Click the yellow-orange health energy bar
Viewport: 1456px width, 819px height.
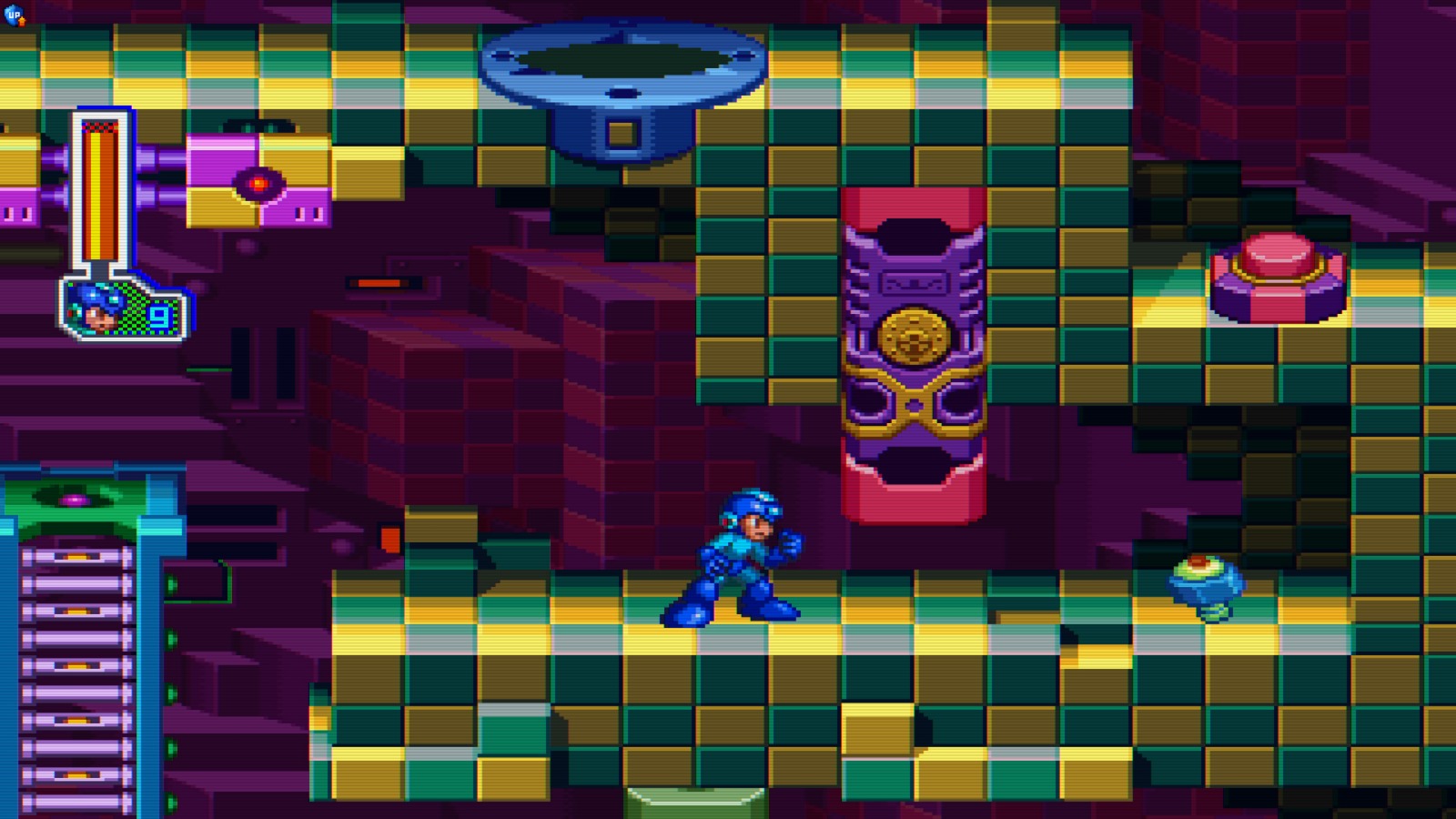[x=100, y=191]
